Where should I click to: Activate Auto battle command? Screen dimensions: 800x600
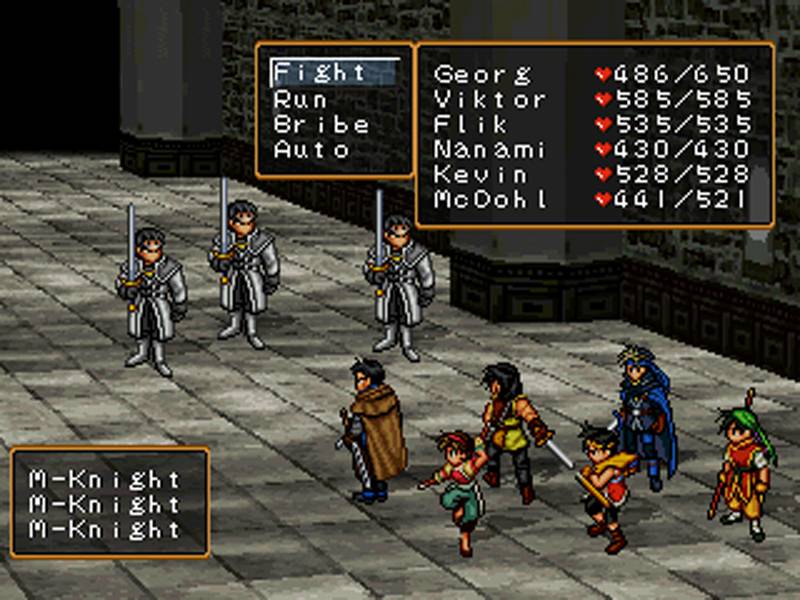[311, 151]
